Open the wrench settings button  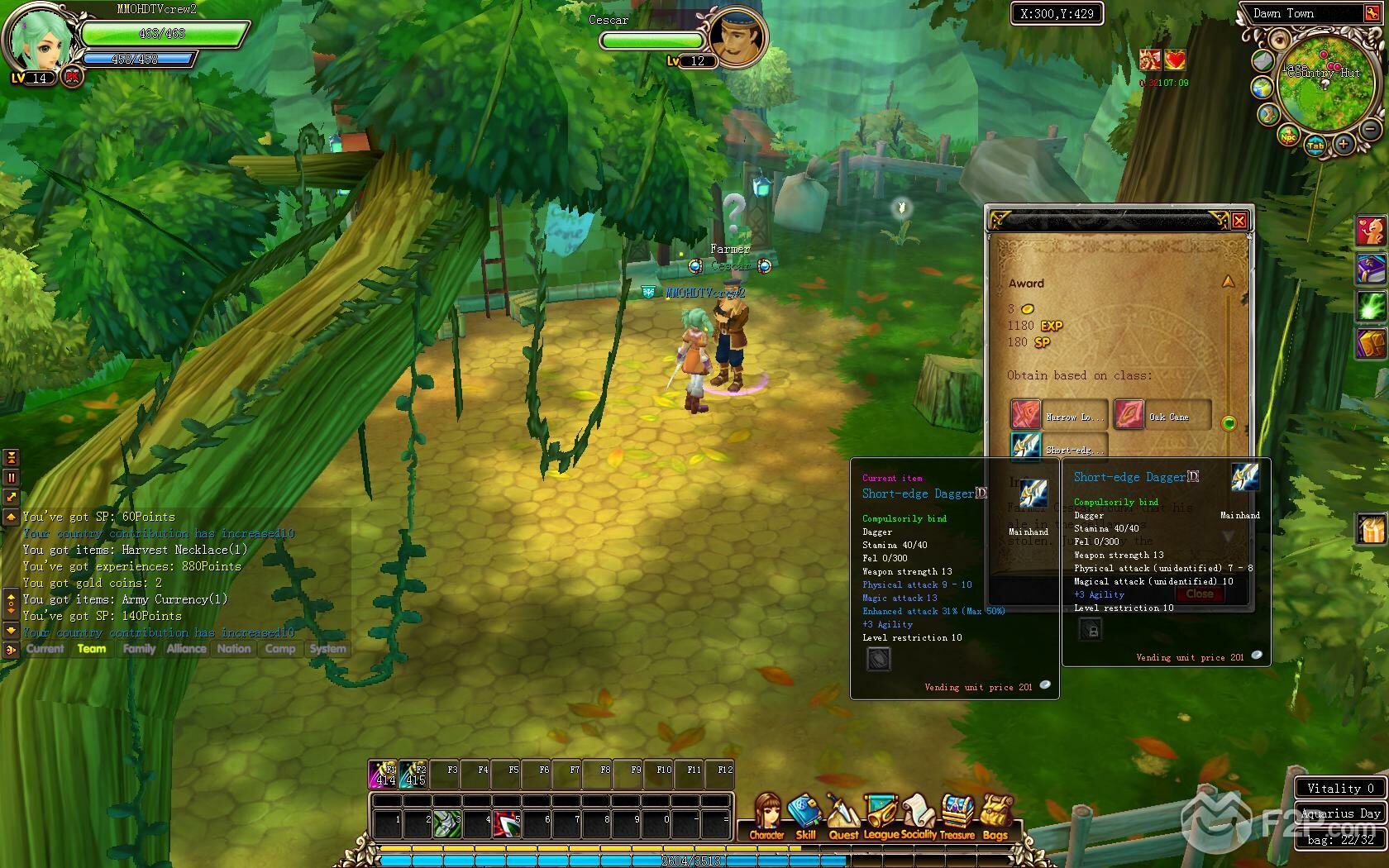[1372, 13]
